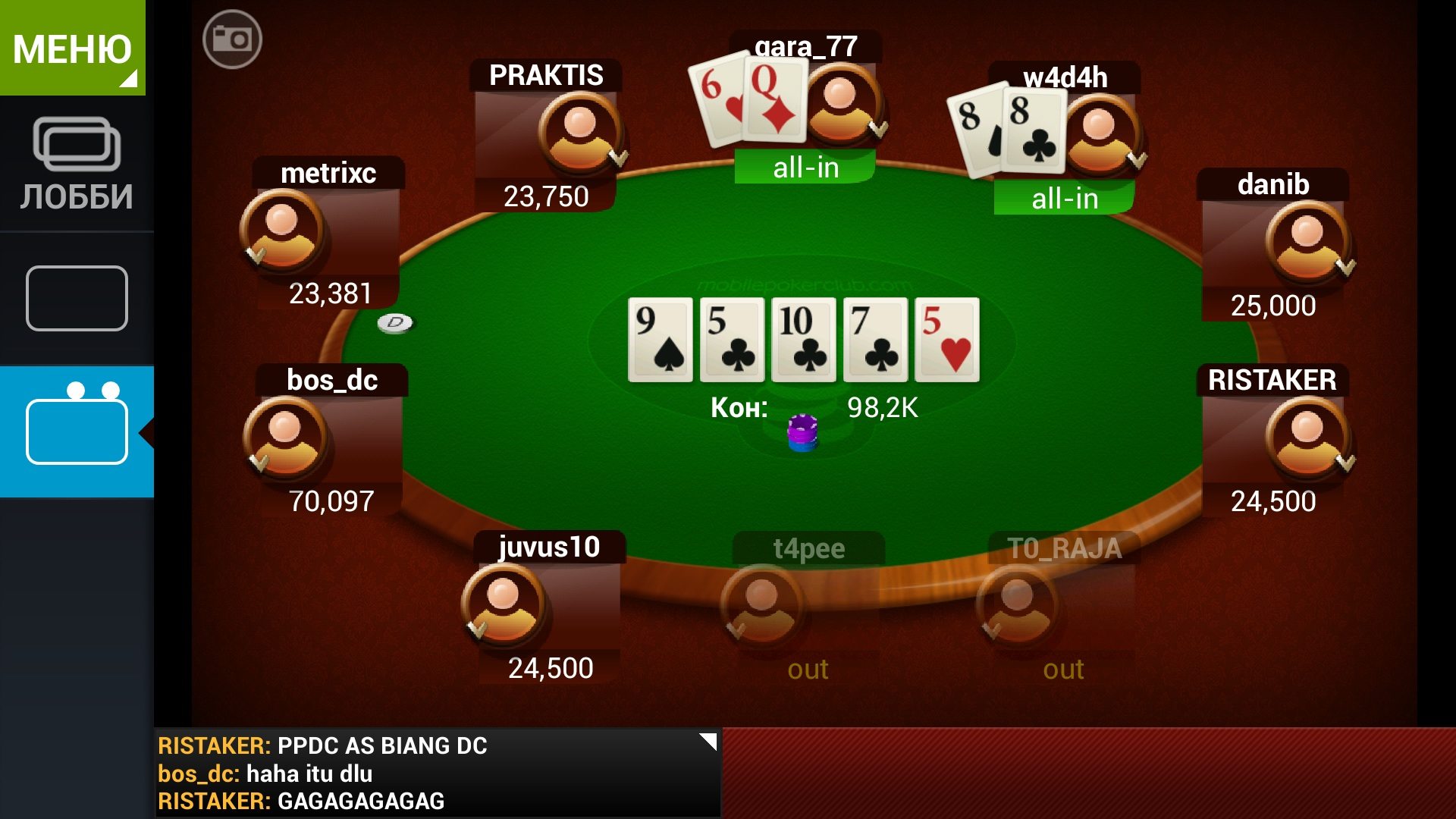Viewport: 1456px width, 819px height.
Task: Switch to the highlighted blue table tab
Action: 77,431
